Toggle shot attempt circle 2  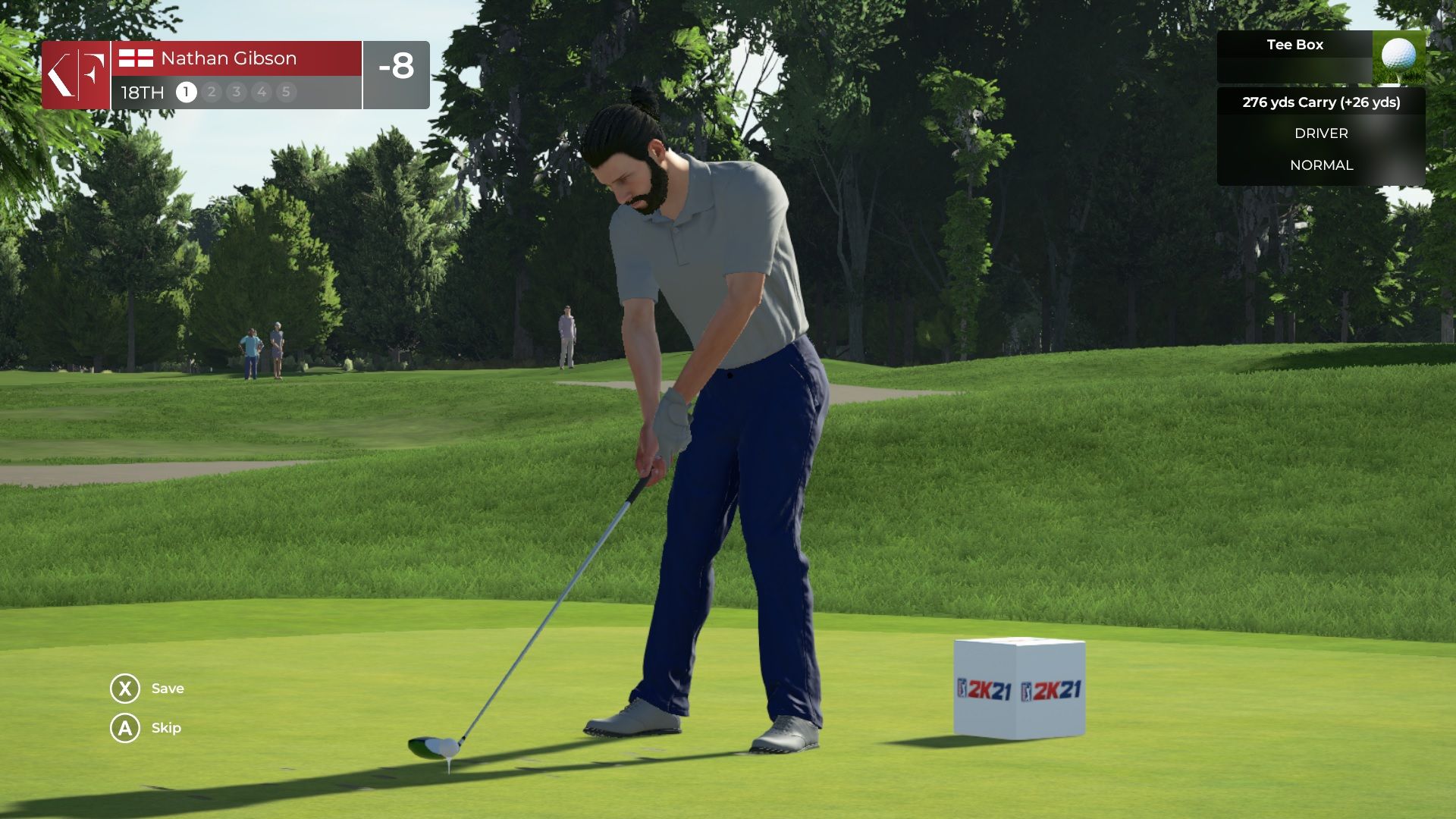[210, 93]
